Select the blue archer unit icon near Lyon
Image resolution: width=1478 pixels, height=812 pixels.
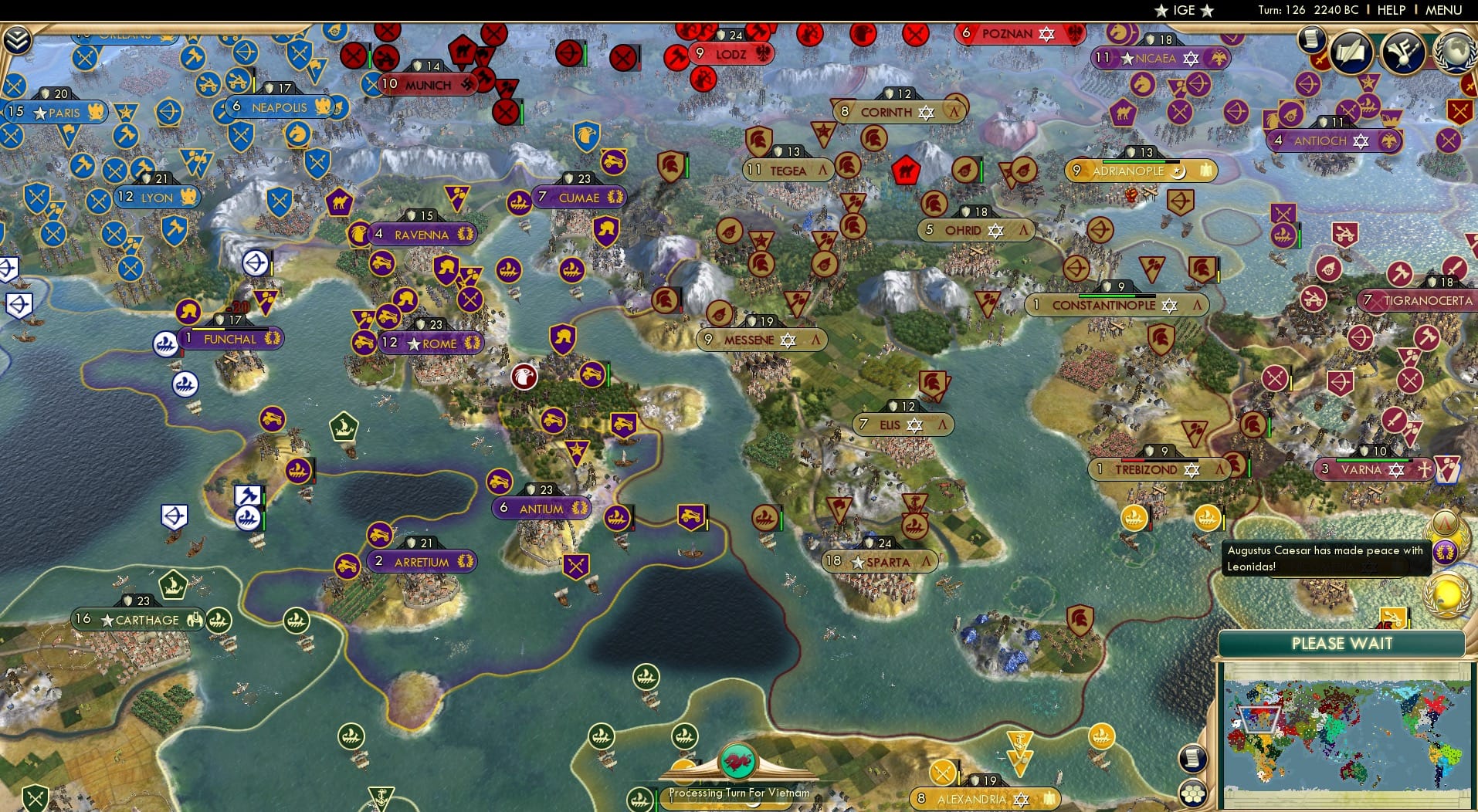tap(168, 113)
